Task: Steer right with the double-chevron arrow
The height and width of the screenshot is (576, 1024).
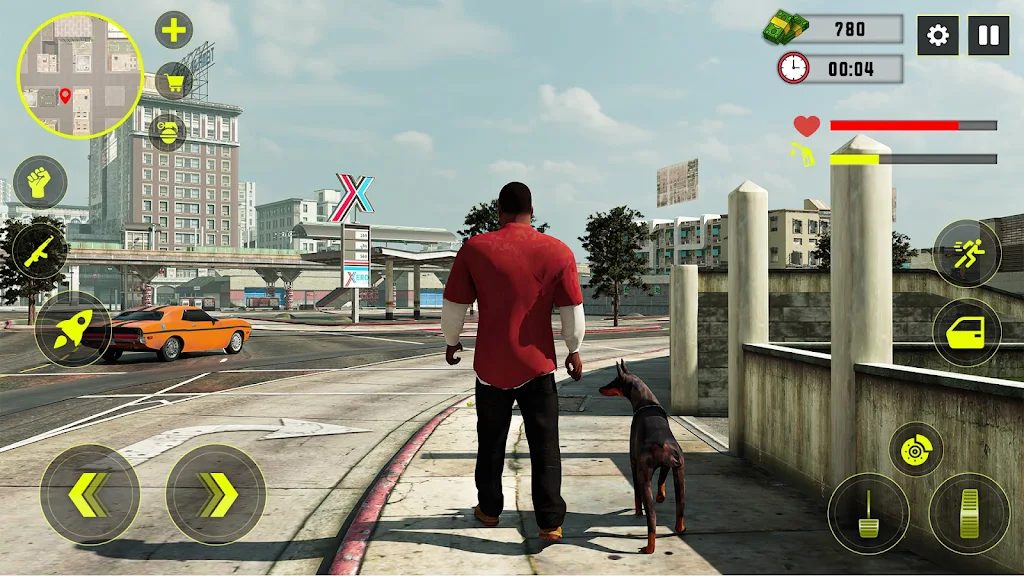Action: [x=216, y=494]
